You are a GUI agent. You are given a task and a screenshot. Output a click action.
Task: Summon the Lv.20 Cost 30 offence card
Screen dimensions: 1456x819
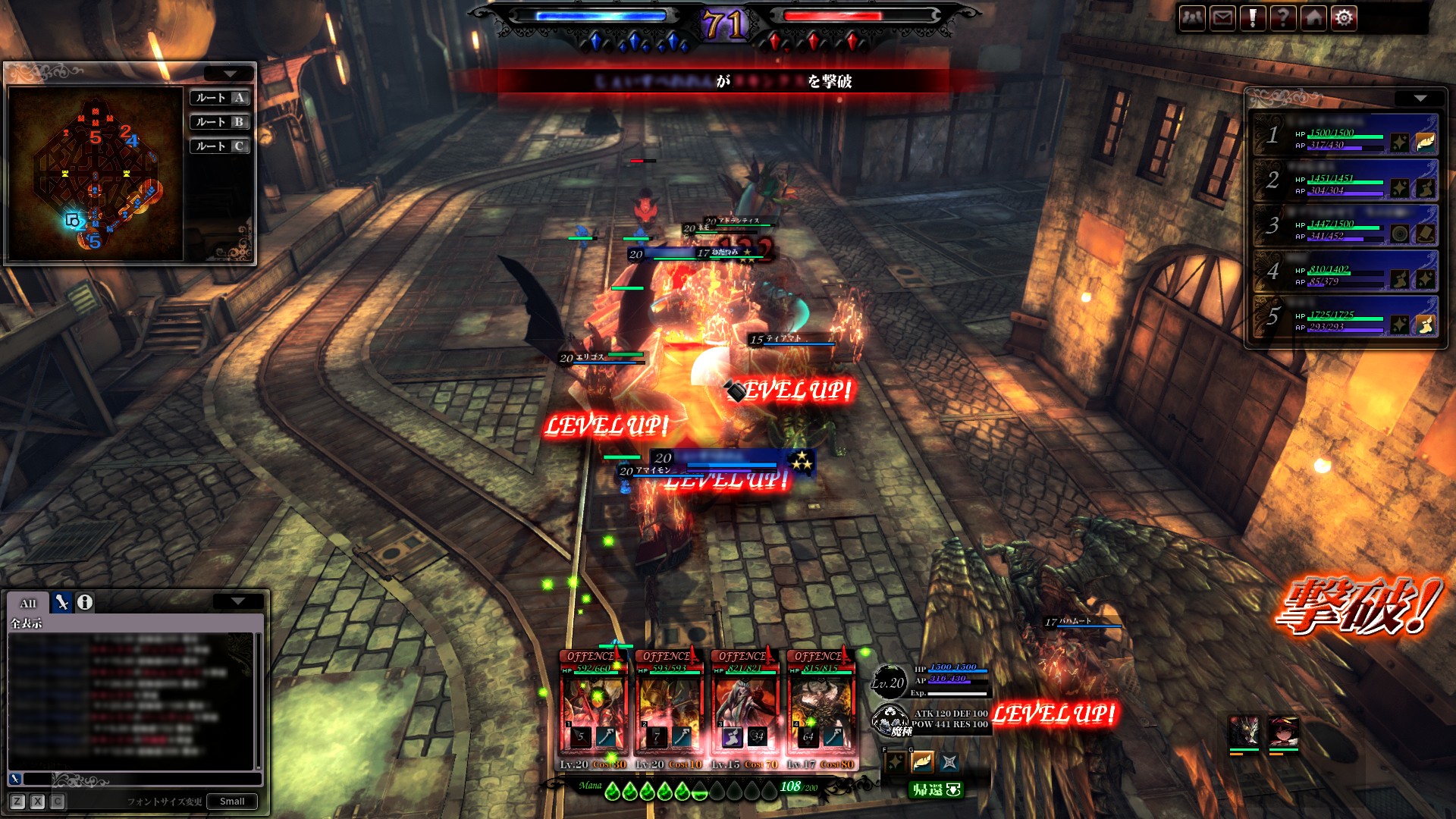point(593,709)
